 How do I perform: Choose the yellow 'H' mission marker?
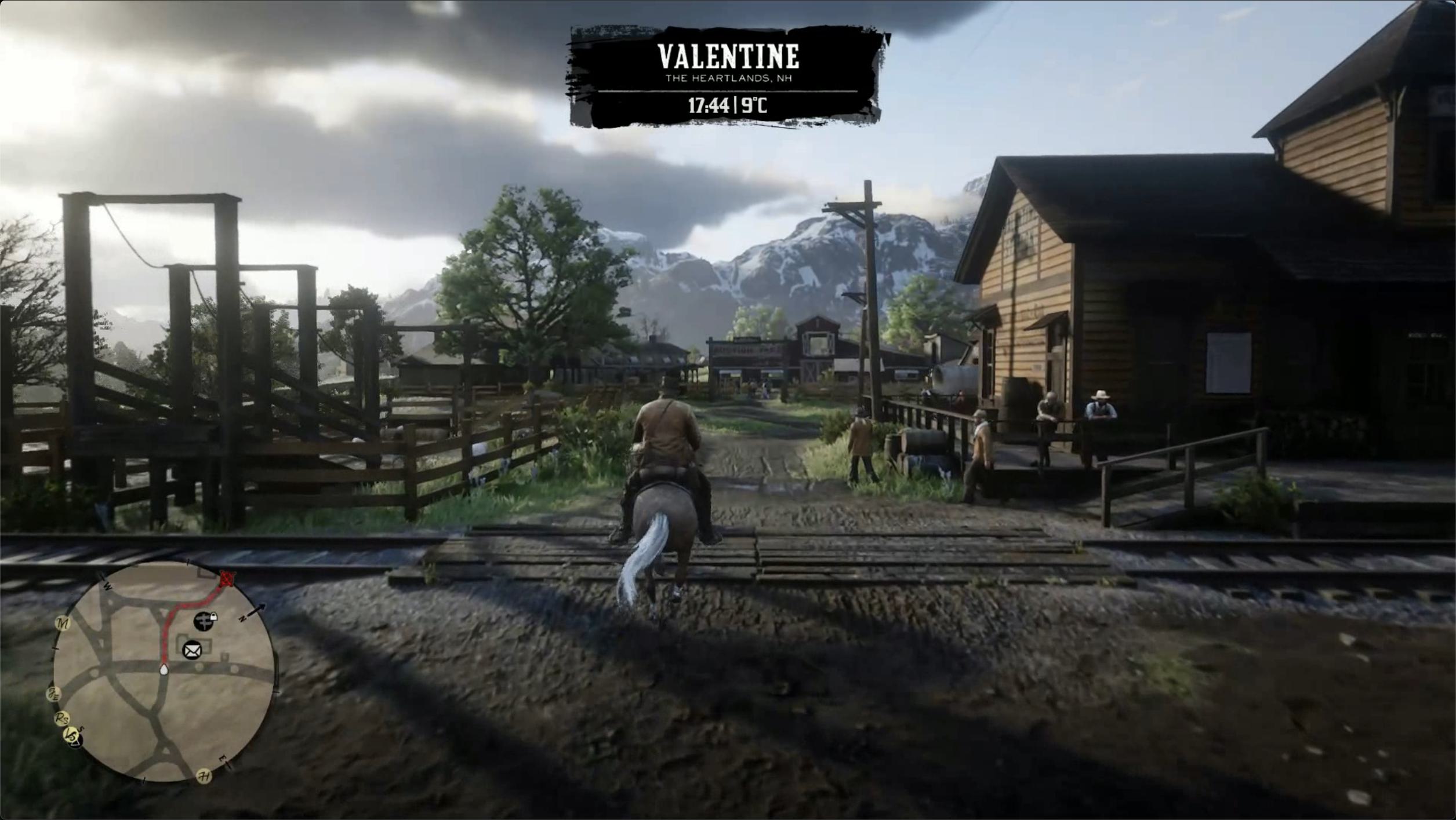click(x=204, y=776)
